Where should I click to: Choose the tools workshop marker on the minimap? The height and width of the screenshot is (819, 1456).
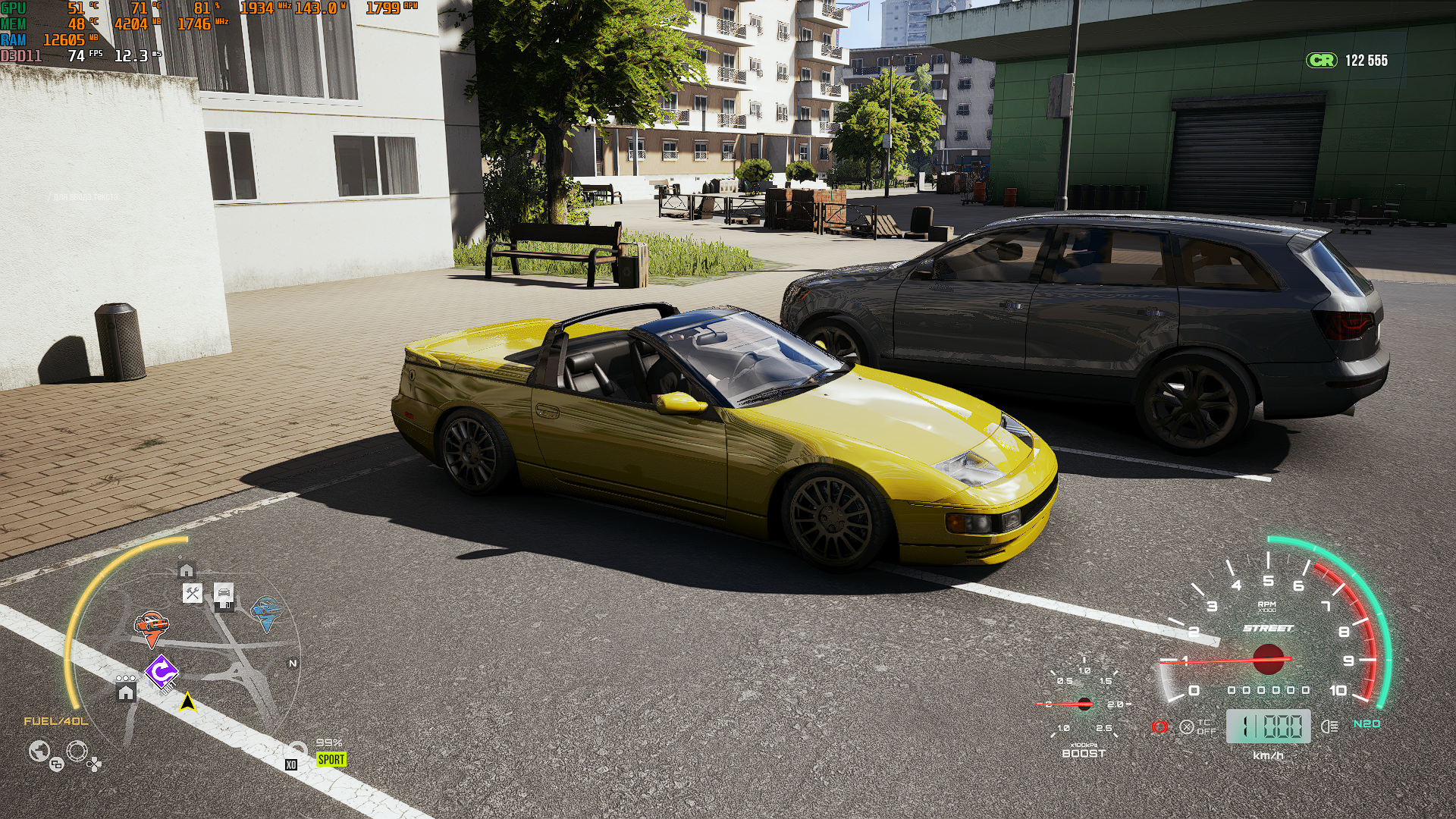(193, 593)
